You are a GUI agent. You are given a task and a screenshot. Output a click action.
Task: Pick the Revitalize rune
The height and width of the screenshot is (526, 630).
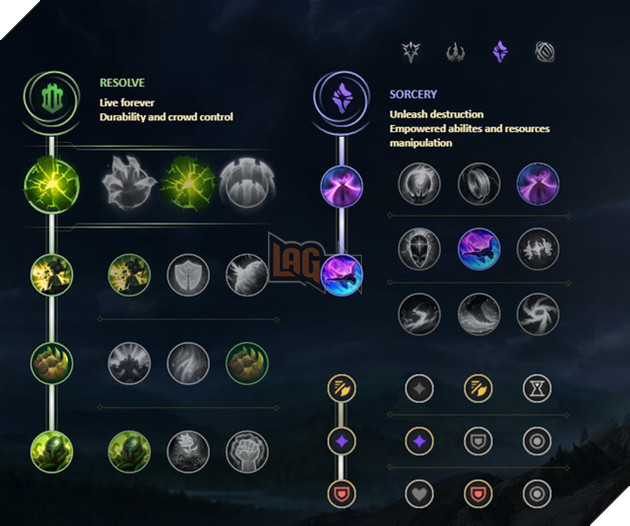(x=186, y=450)
